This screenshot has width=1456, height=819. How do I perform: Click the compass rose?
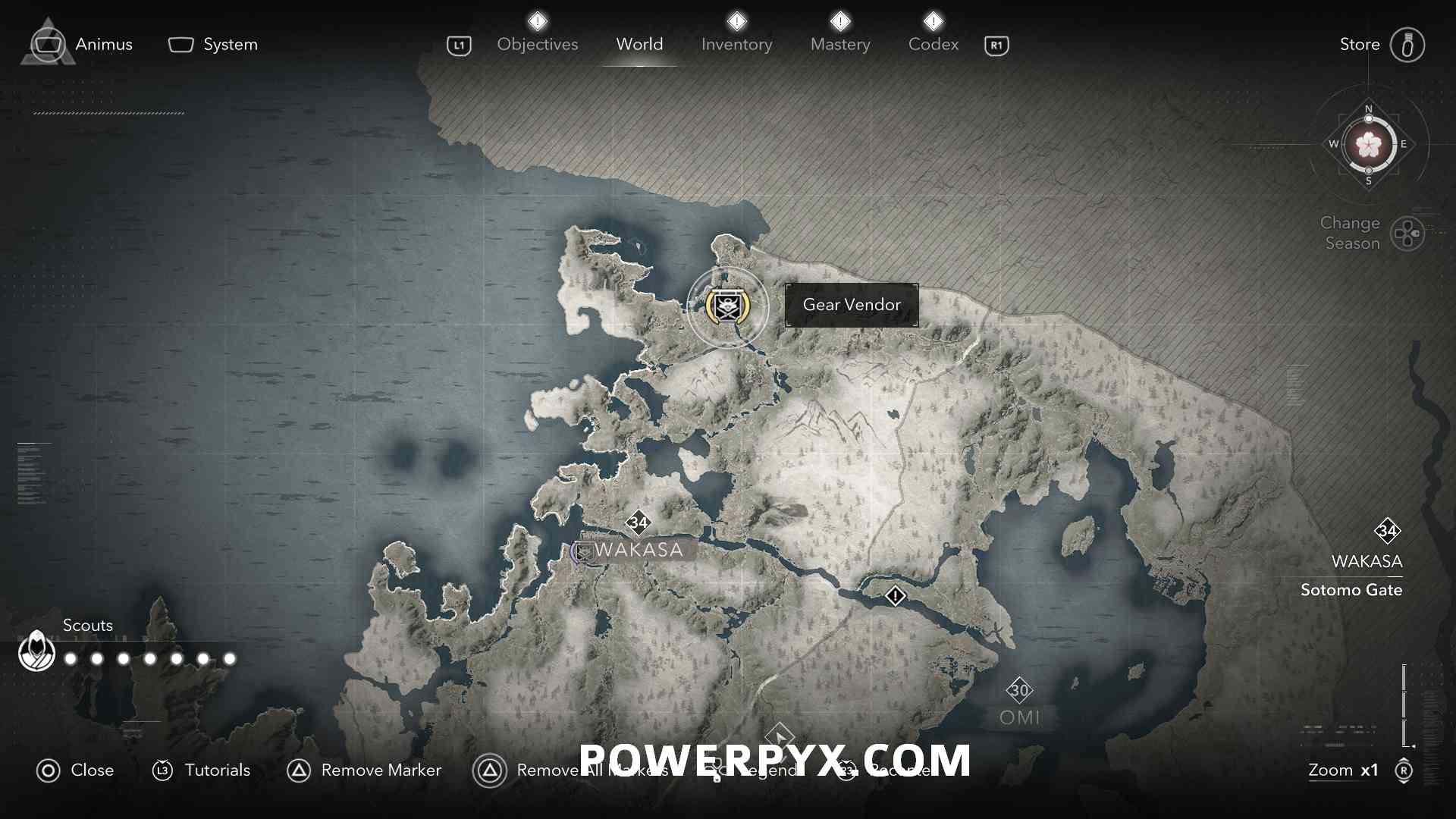pos(1368,144)
